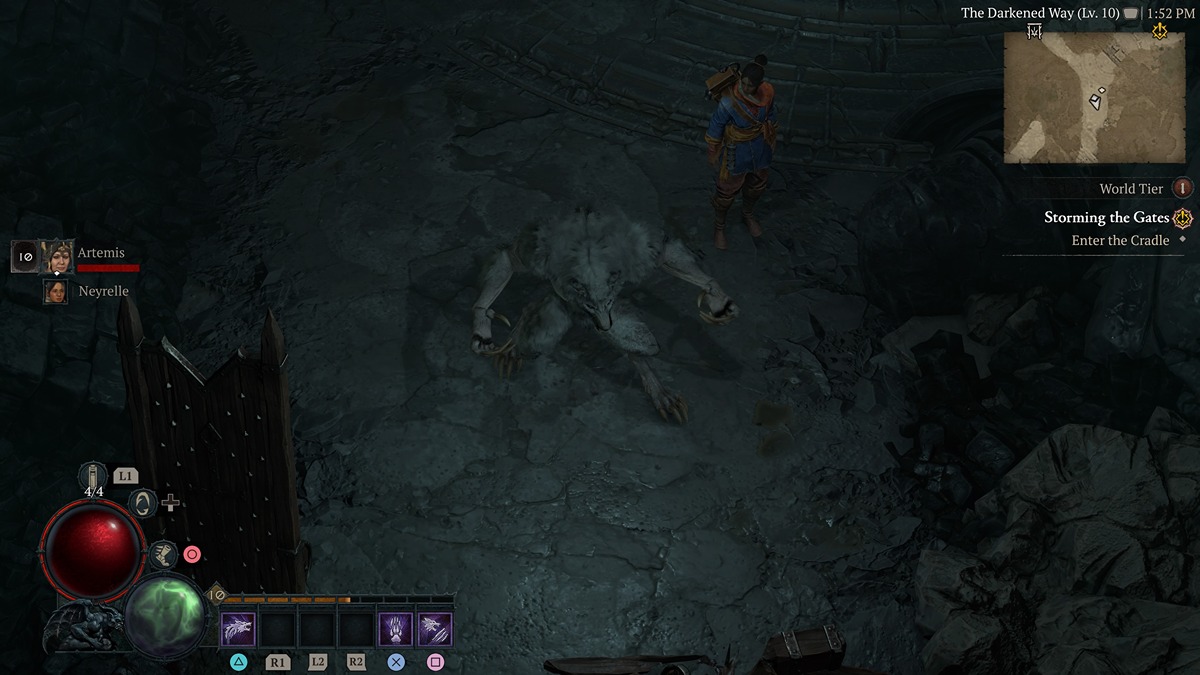Open the minimap
This screenshot has height=675, width=1200.
[x=1093, y=97]
